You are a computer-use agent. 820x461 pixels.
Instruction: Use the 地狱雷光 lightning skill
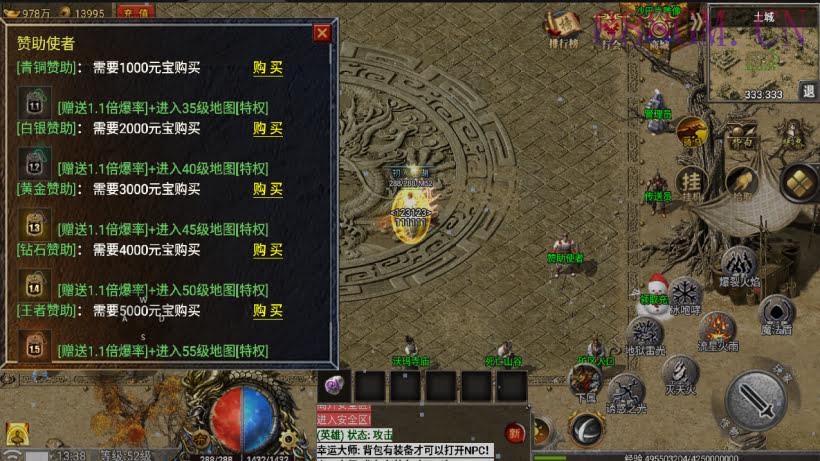click(646, 335)
